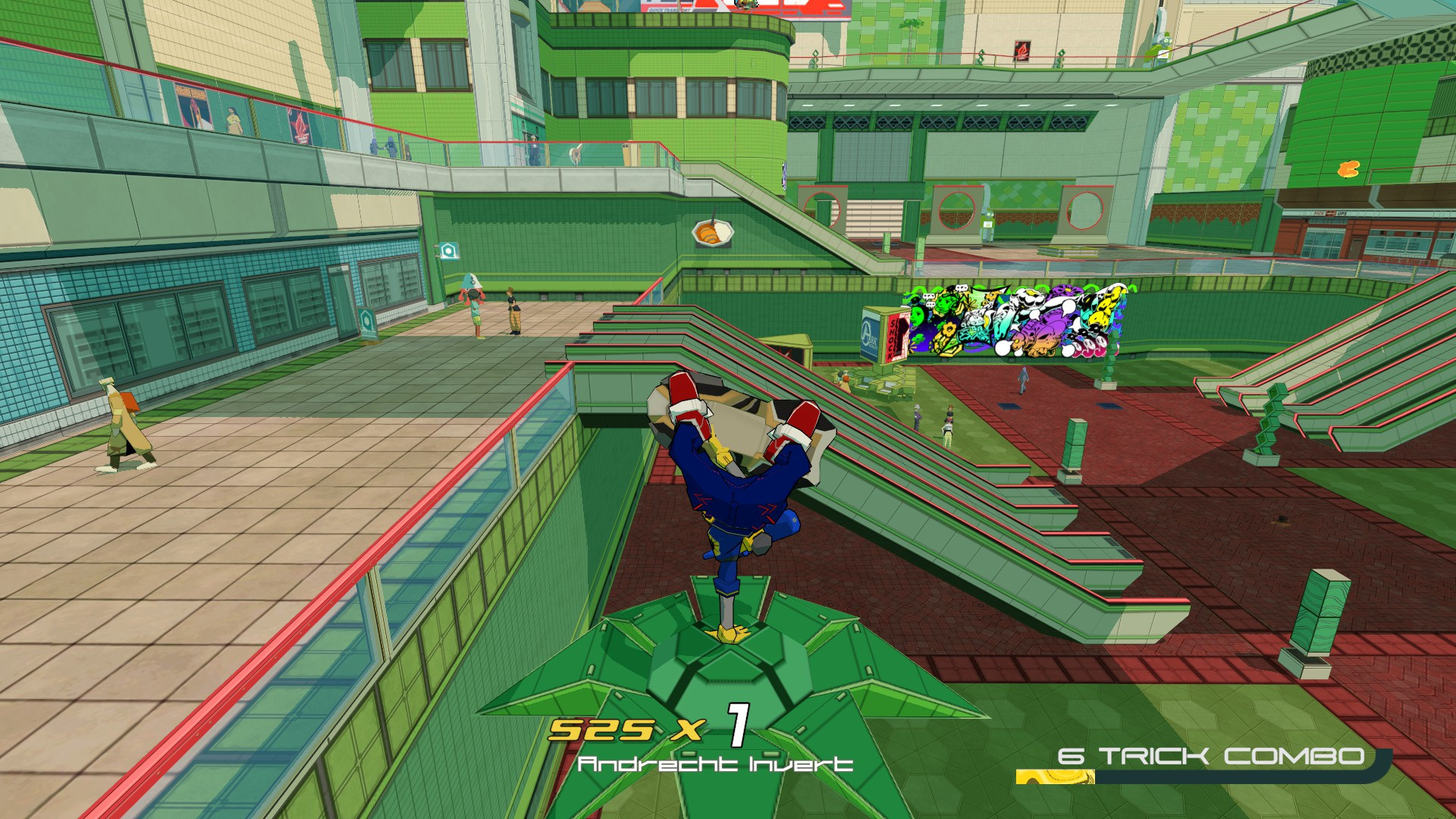Viewport: 1456px width, 819px height.
Task: Click the orange collectible above the PICK UPS store
Action: (x=1348, y=170)
